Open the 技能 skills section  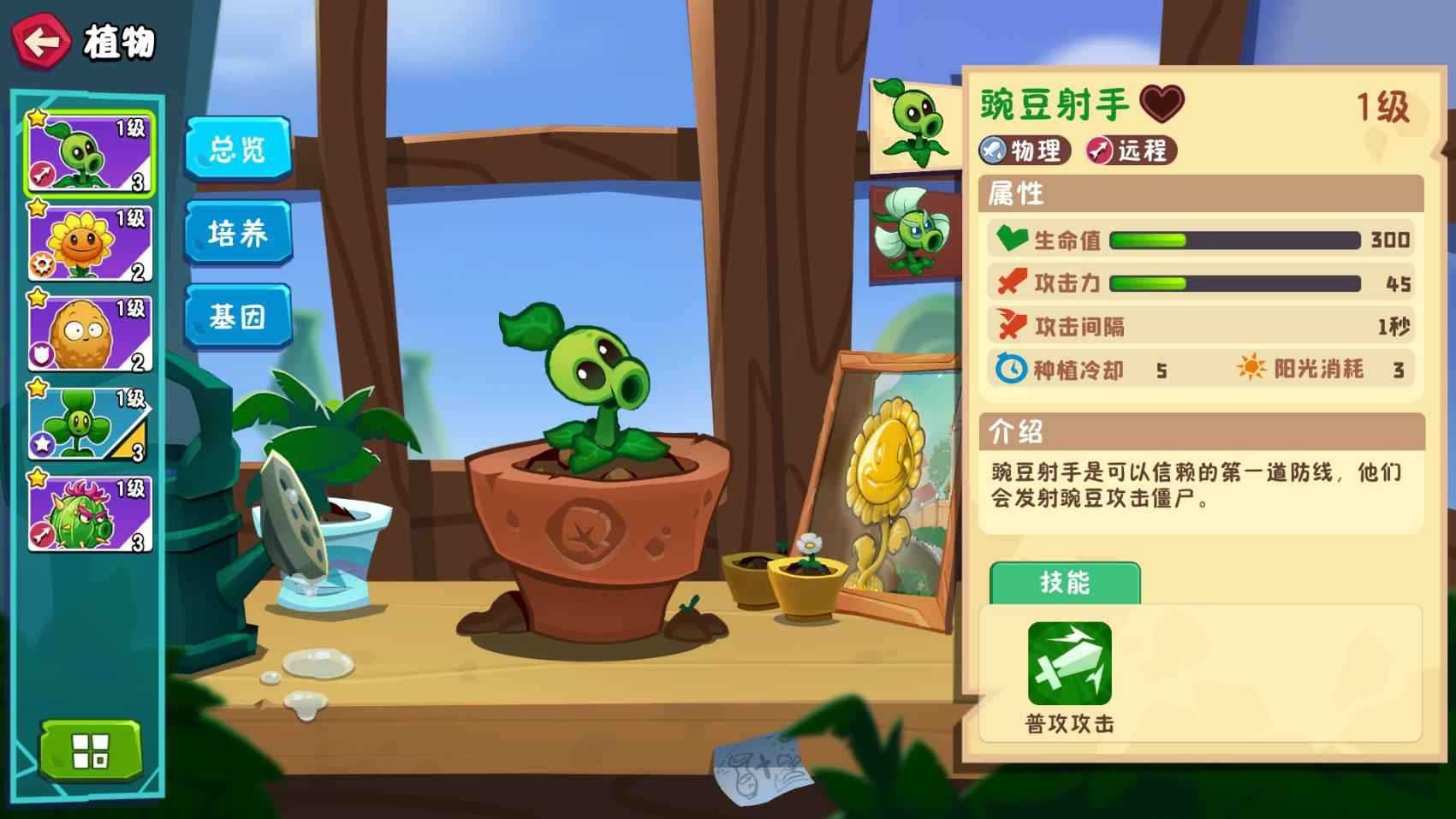1064,583
